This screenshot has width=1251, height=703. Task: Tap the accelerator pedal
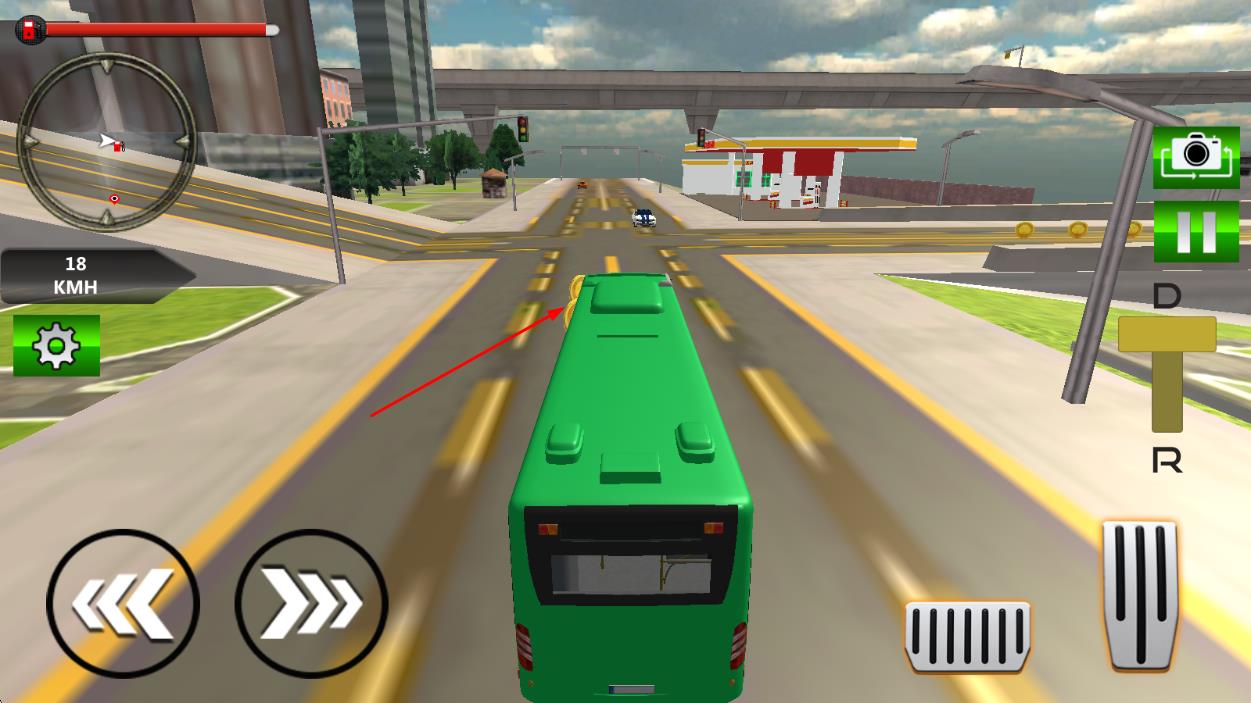pos(1140,594)
